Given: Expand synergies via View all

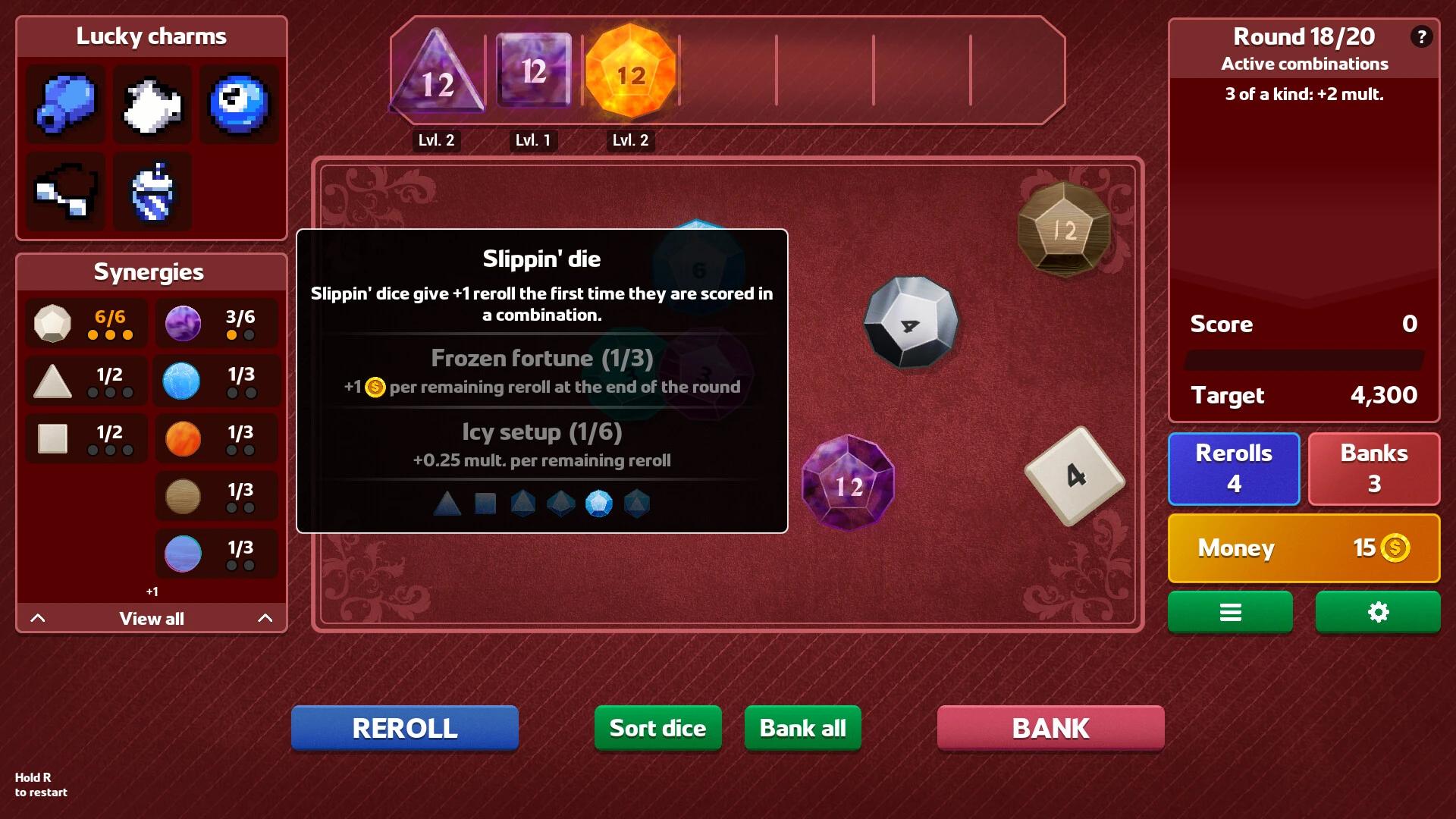Looking at the screenshot, I should 151,618.
